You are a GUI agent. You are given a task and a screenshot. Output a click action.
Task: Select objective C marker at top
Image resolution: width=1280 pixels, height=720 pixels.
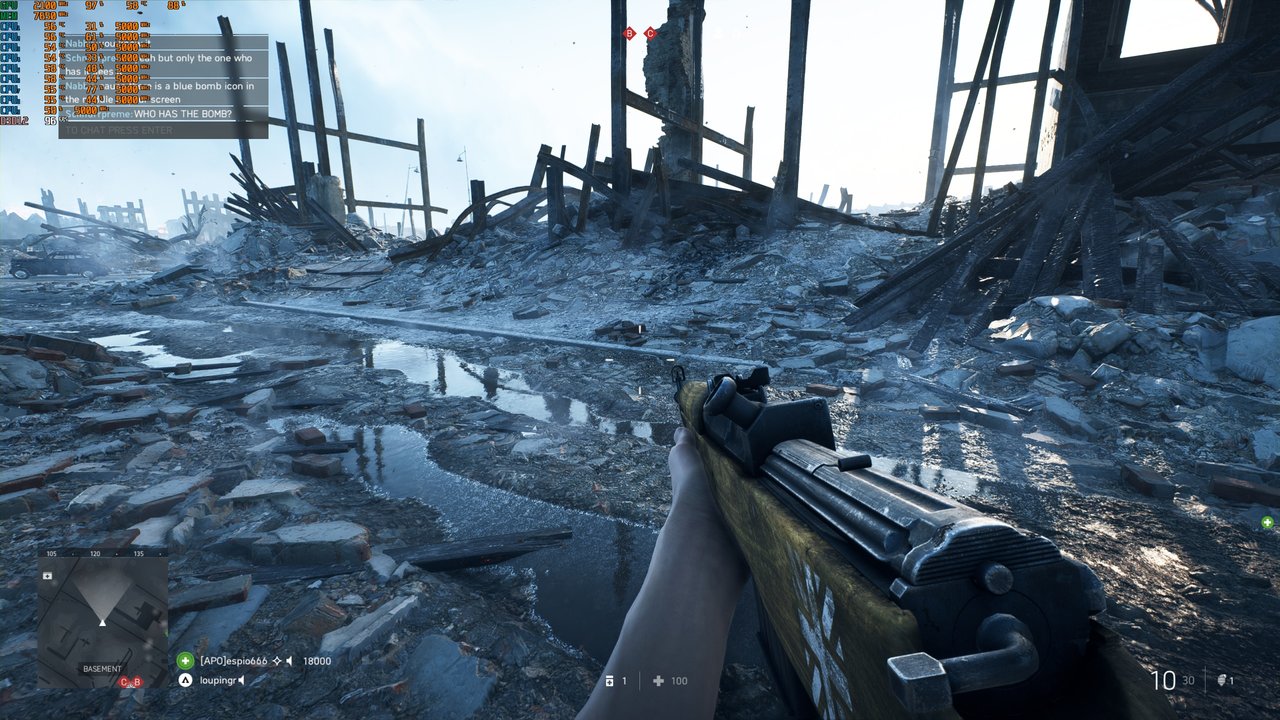click(x=650, y=34)
